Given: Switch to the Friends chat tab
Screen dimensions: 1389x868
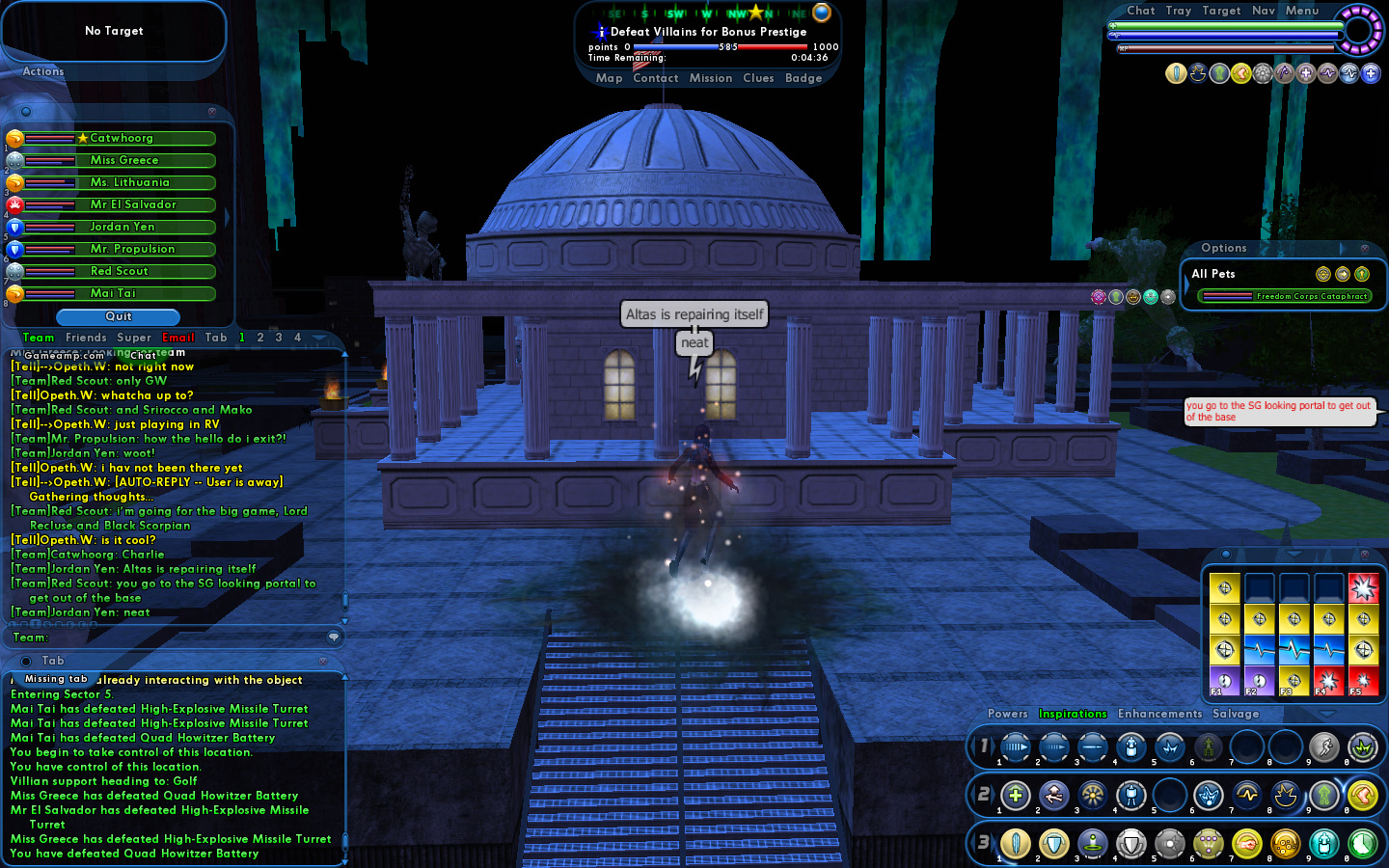Looking at the screenshot, I should click(86, 338).
